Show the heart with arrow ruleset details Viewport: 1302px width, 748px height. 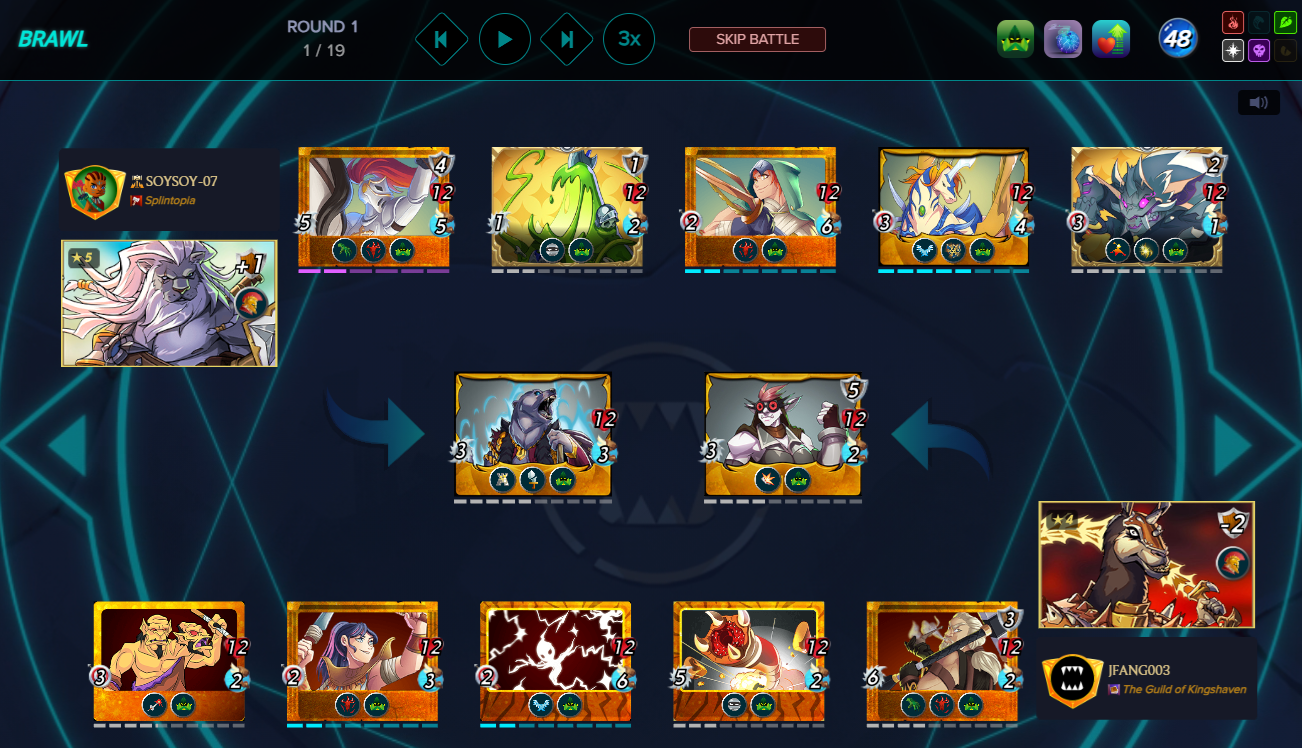point(1111,40)
